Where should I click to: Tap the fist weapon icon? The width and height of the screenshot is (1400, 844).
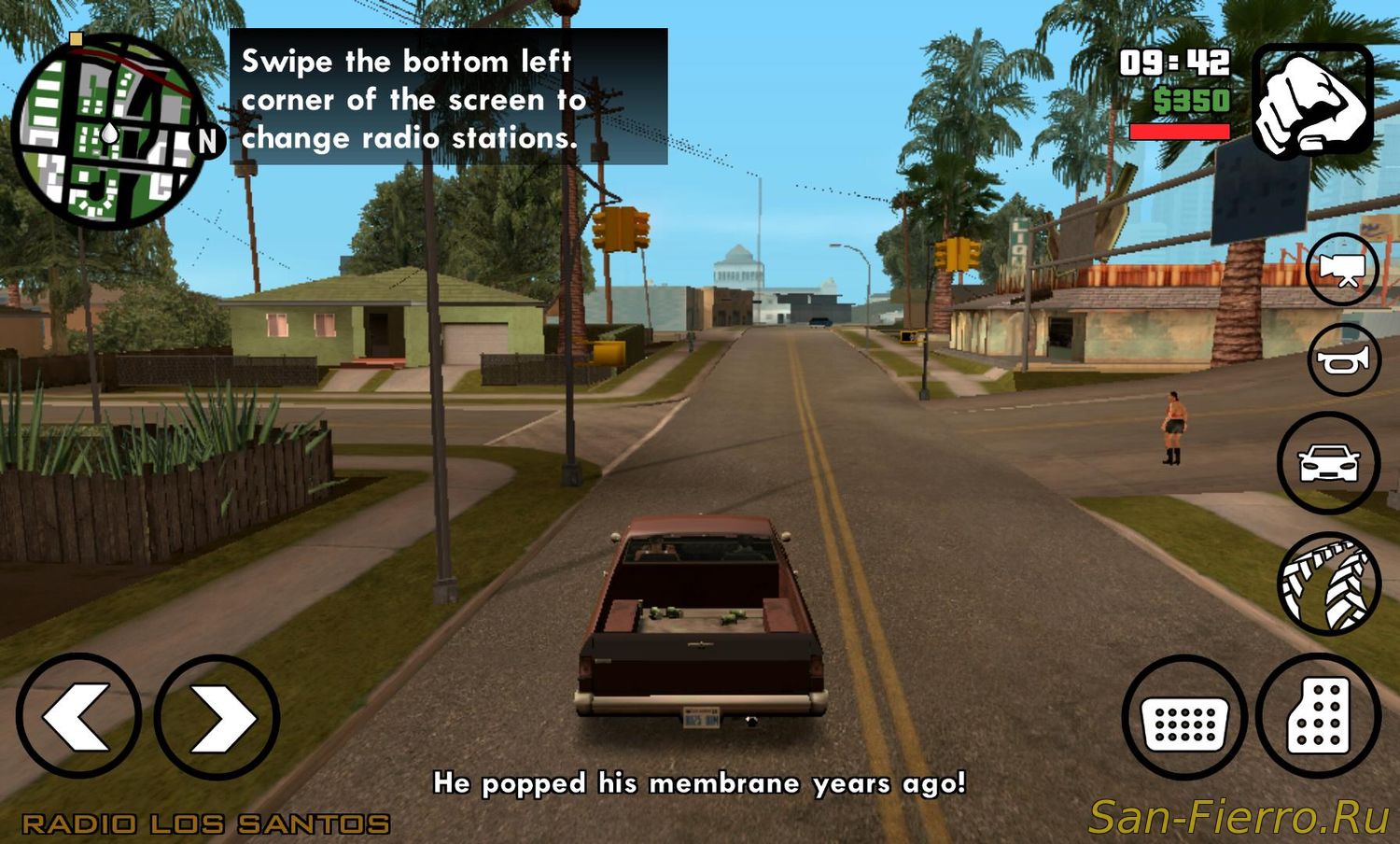pos(1312,101)
